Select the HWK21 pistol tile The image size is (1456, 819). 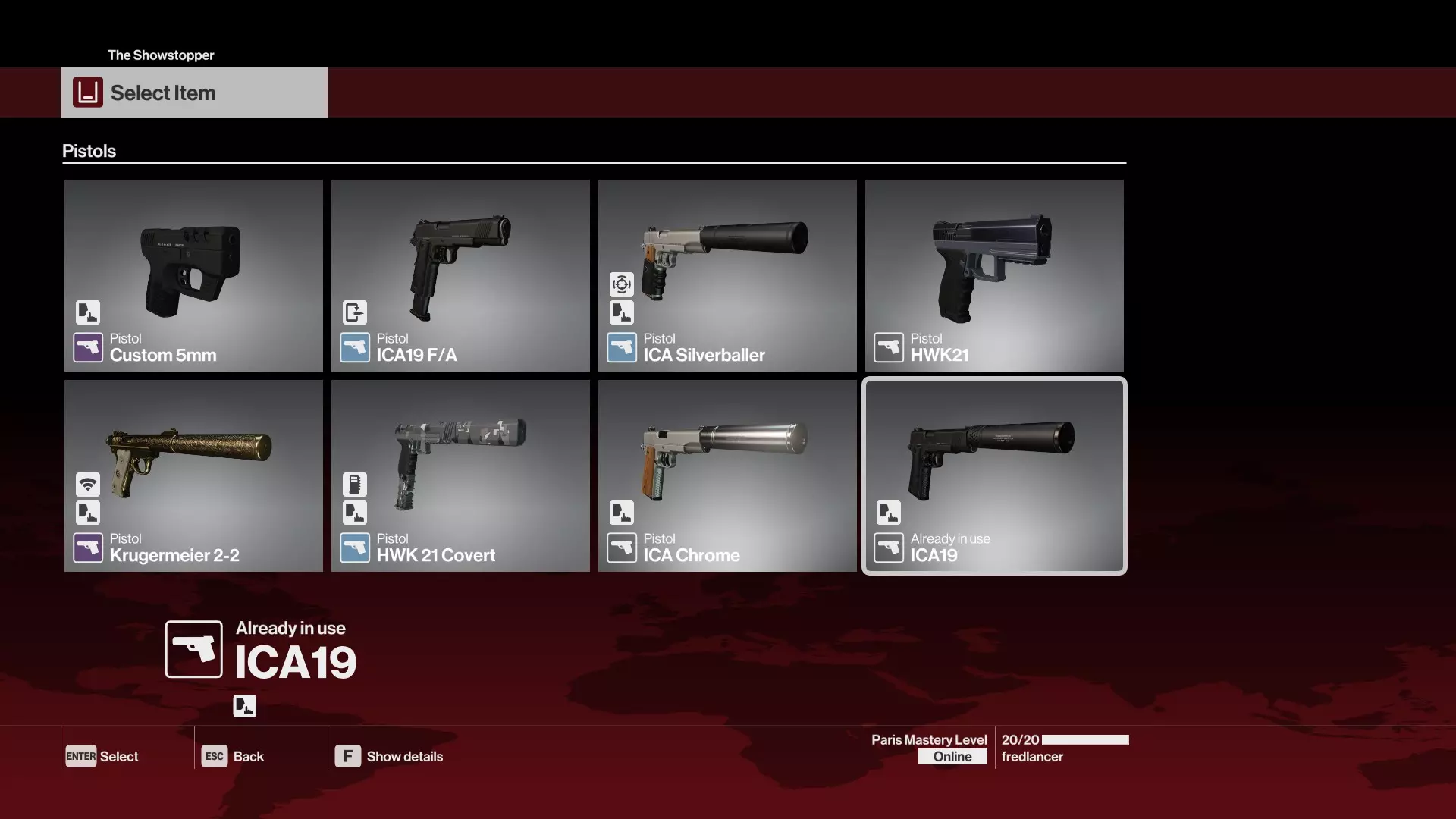[x=994, y=275]
